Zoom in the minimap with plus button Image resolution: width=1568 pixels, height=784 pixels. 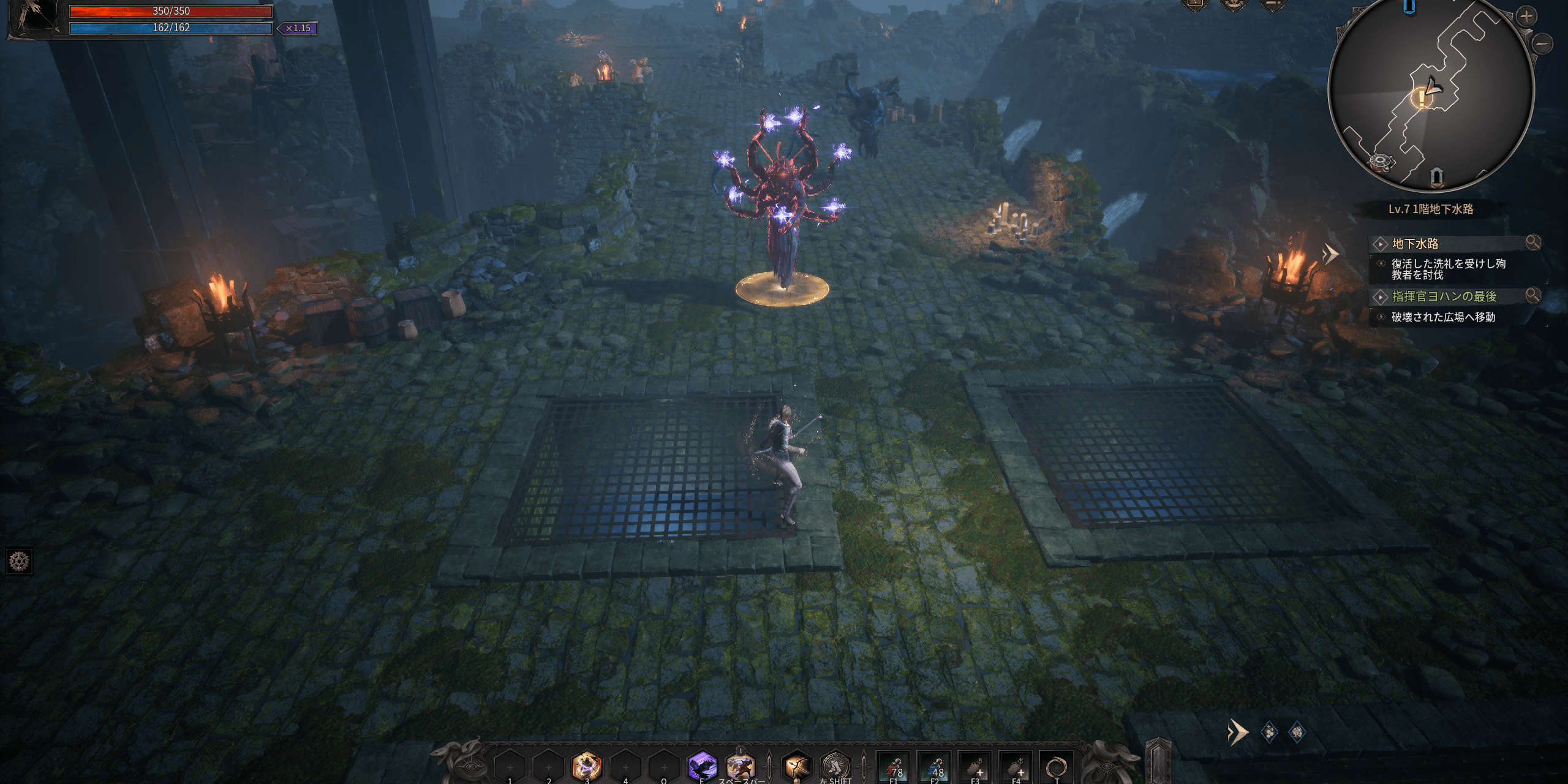click(1526, 17)
